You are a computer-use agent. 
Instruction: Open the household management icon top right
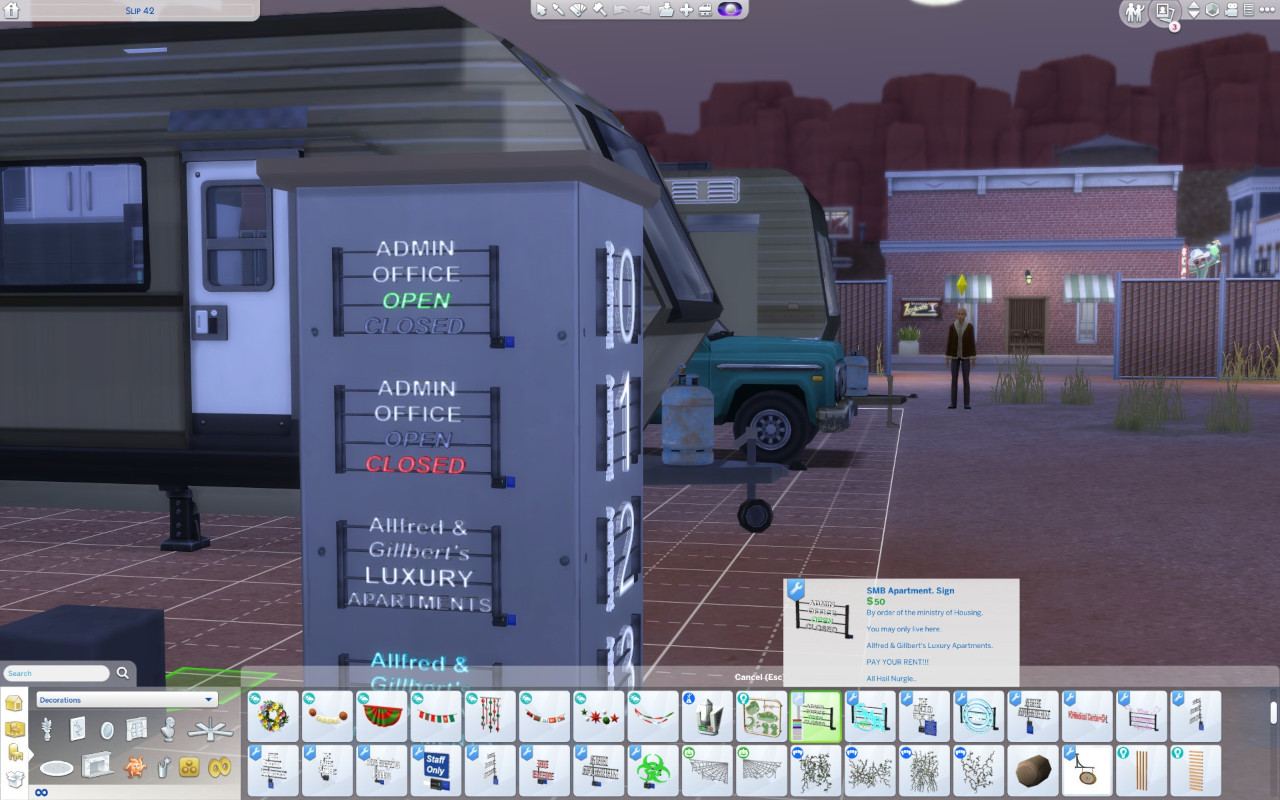1134,12
